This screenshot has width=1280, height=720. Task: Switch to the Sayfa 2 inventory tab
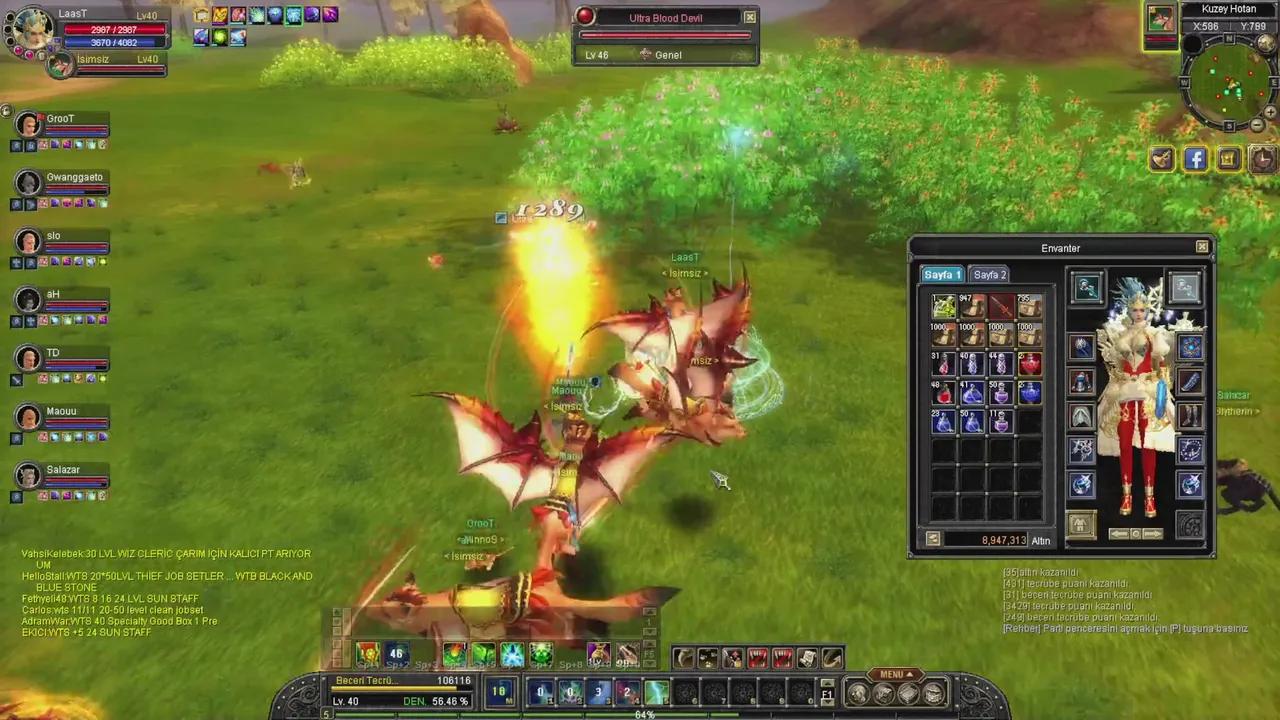pos(989,274)
